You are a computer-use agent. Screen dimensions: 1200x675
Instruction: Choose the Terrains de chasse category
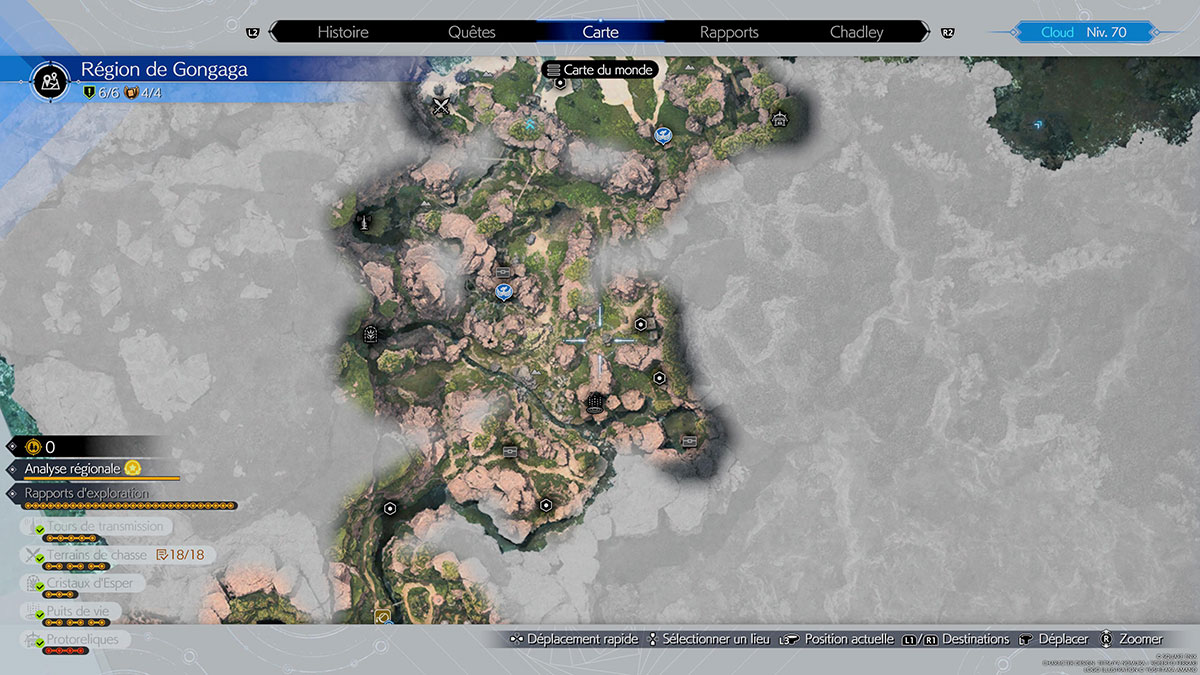click(x=96, y=555)
